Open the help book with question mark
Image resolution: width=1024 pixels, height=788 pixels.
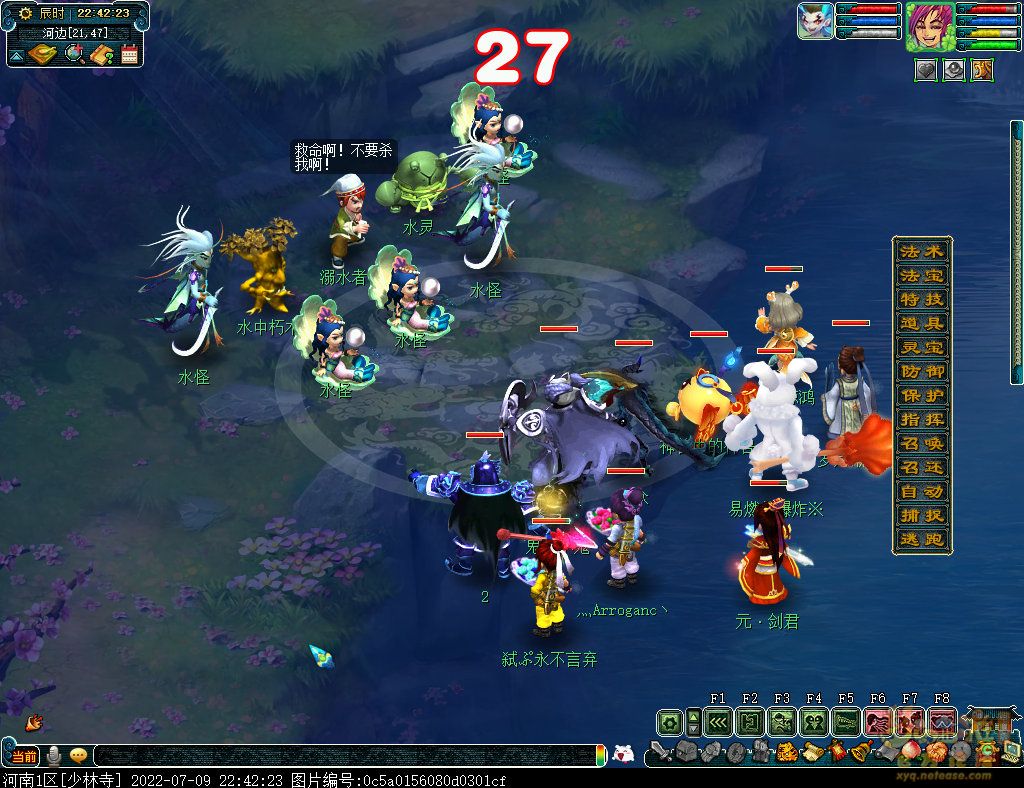pyautogui.click(x=101, y=54)
